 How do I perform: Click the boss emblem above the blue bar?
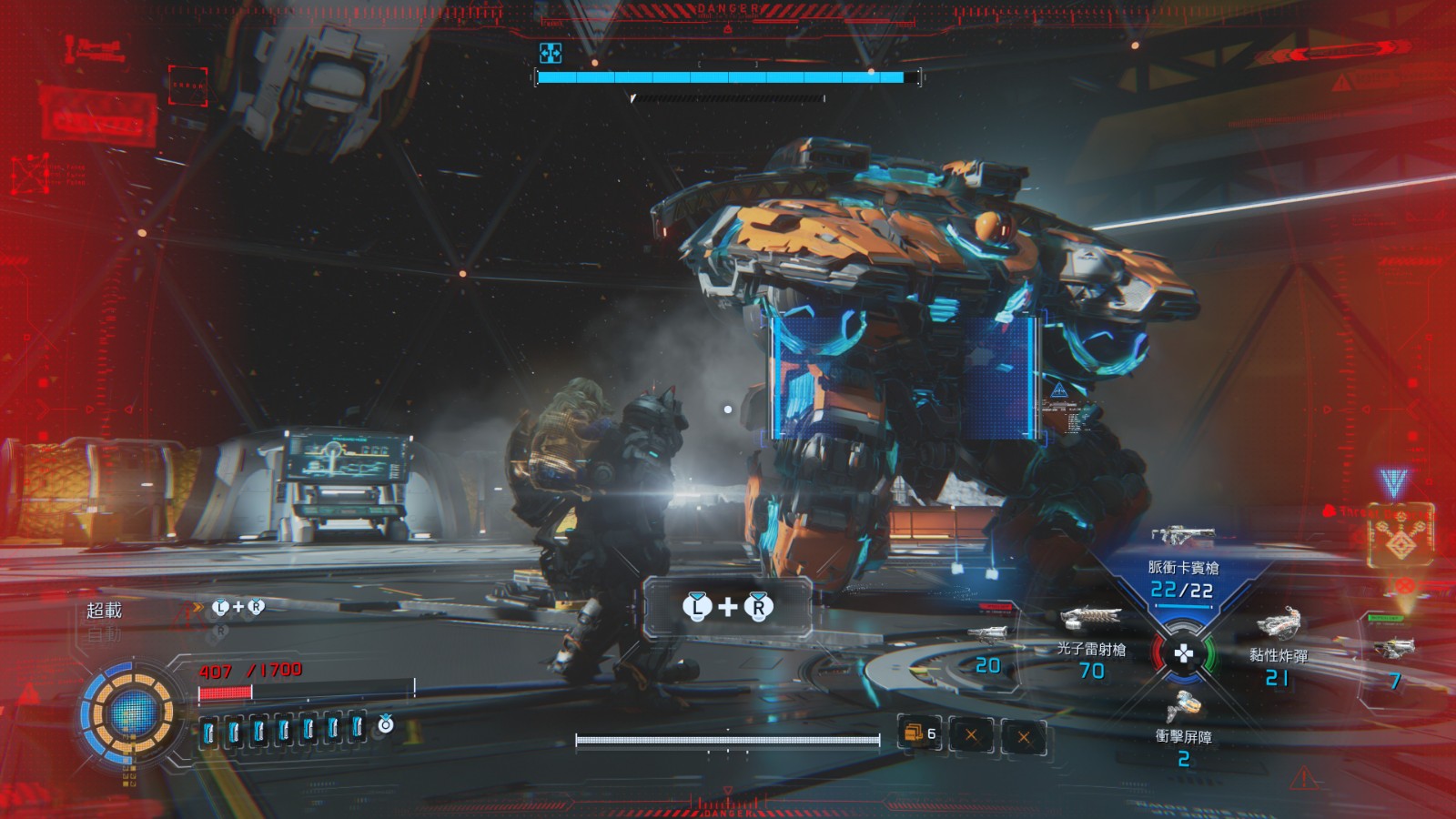pos(551,53)
